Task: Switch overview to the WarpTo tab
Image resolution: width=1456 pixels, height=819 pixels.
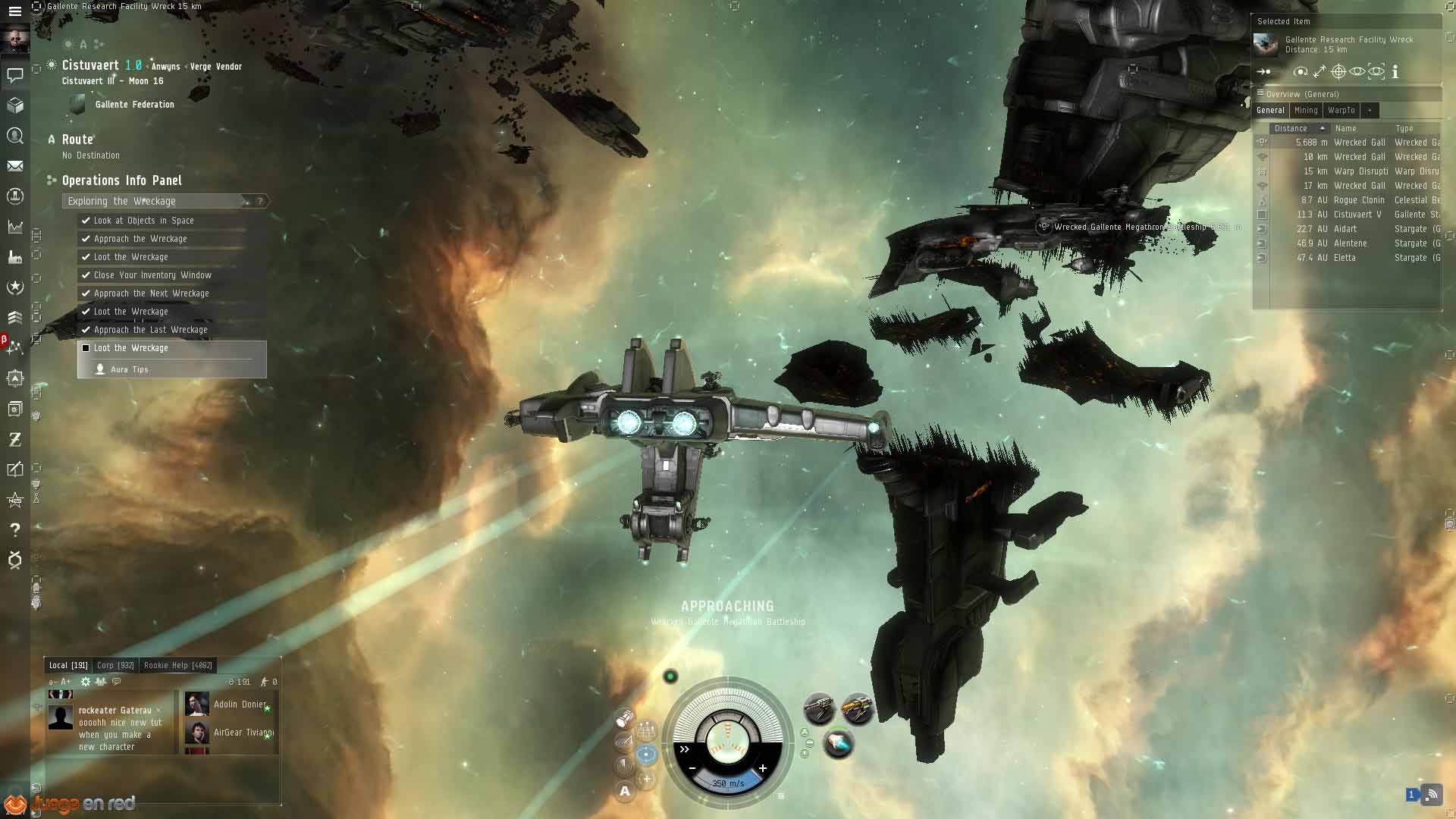Action: click(1341, 110)
